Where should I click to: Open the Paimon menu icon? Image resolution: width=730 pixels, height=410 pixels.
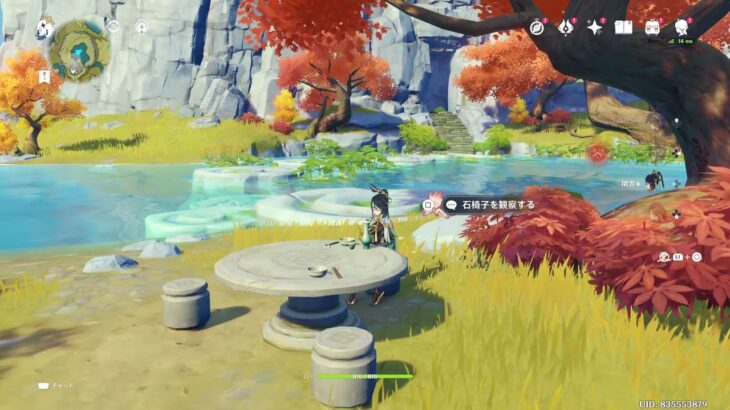[x=44, y=30]
